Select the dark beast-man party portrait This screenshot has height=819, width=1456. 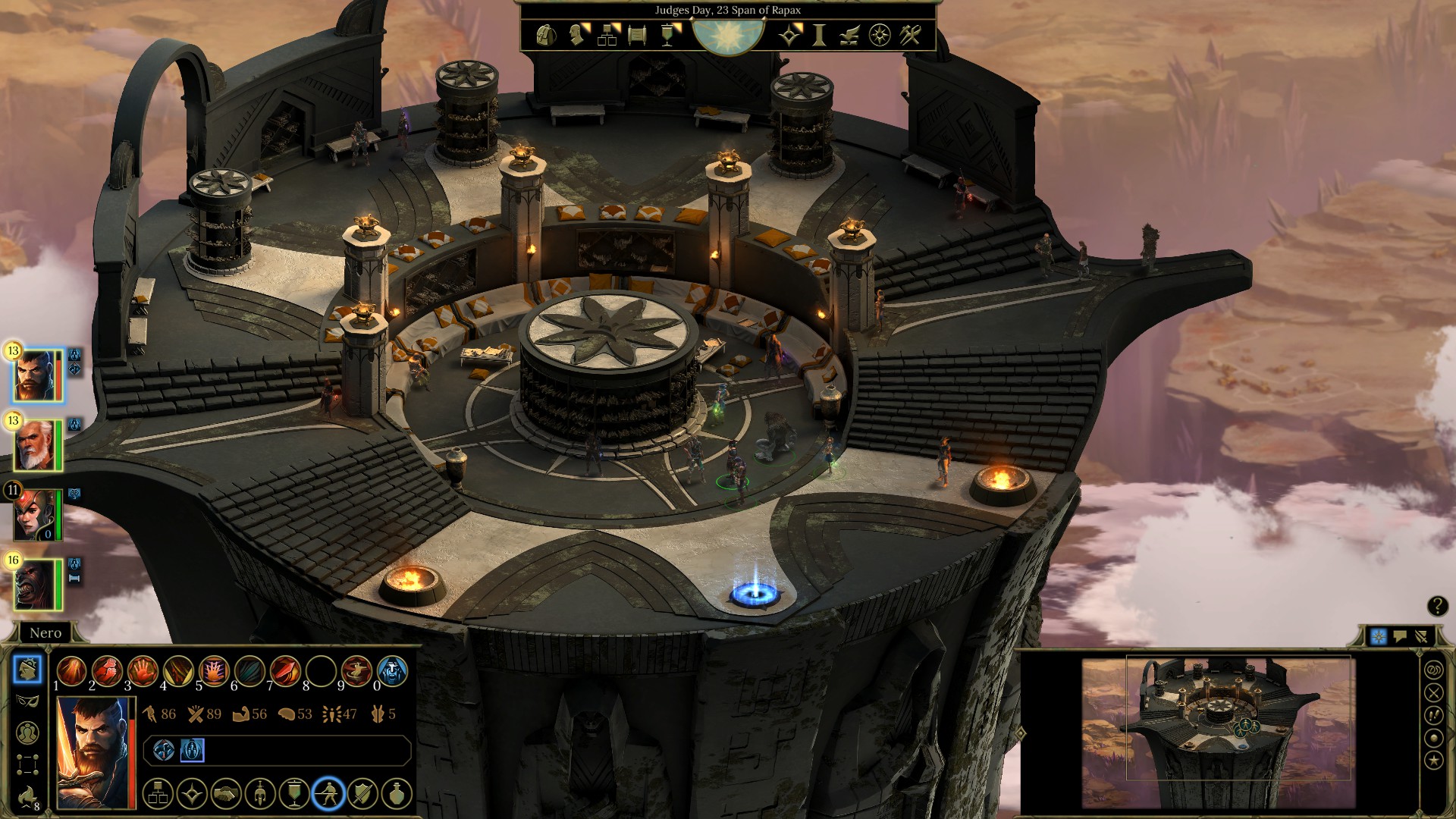[36, 585]
